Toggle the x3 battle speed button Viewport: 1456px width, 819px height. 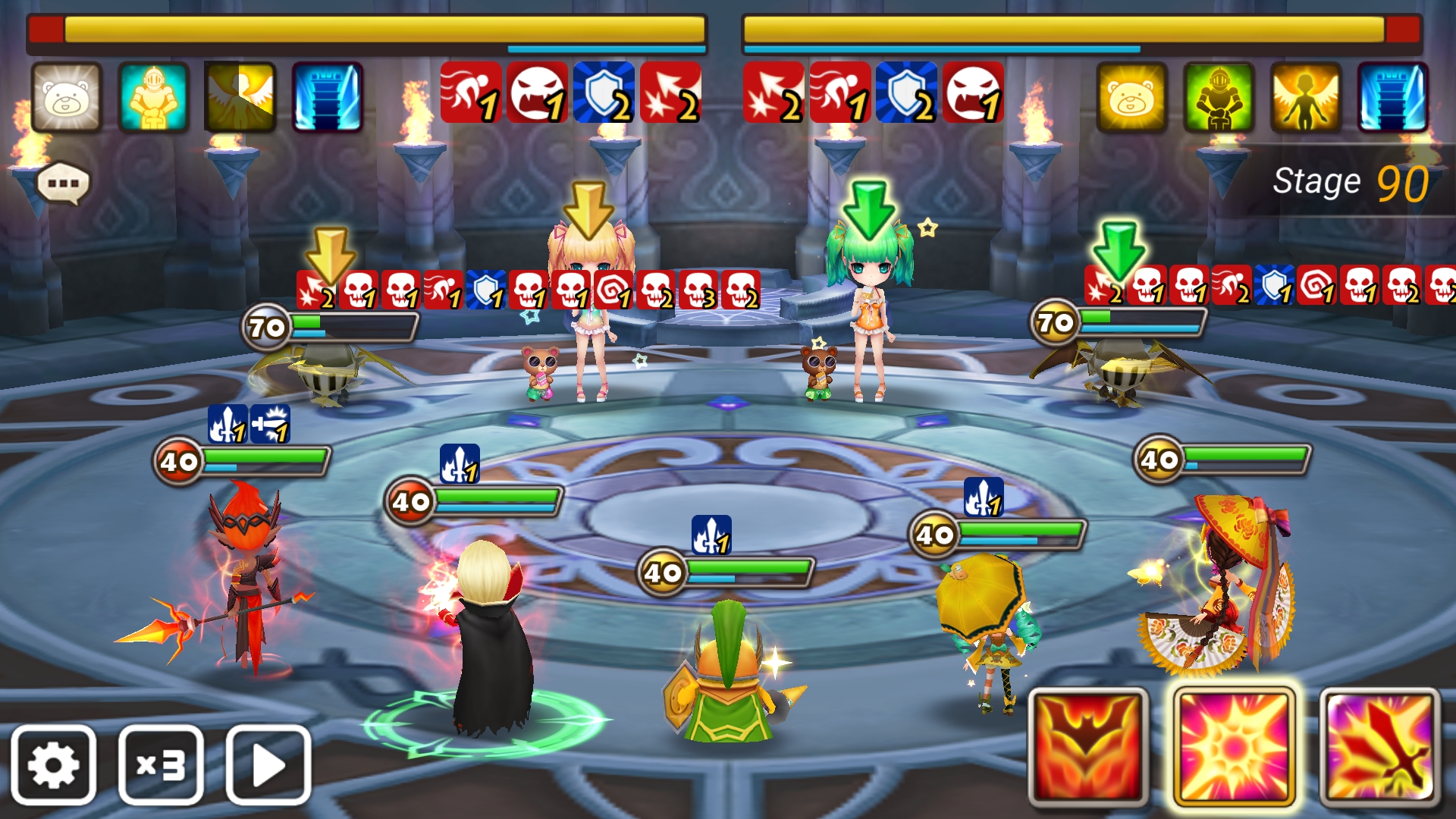pos(161,764)
